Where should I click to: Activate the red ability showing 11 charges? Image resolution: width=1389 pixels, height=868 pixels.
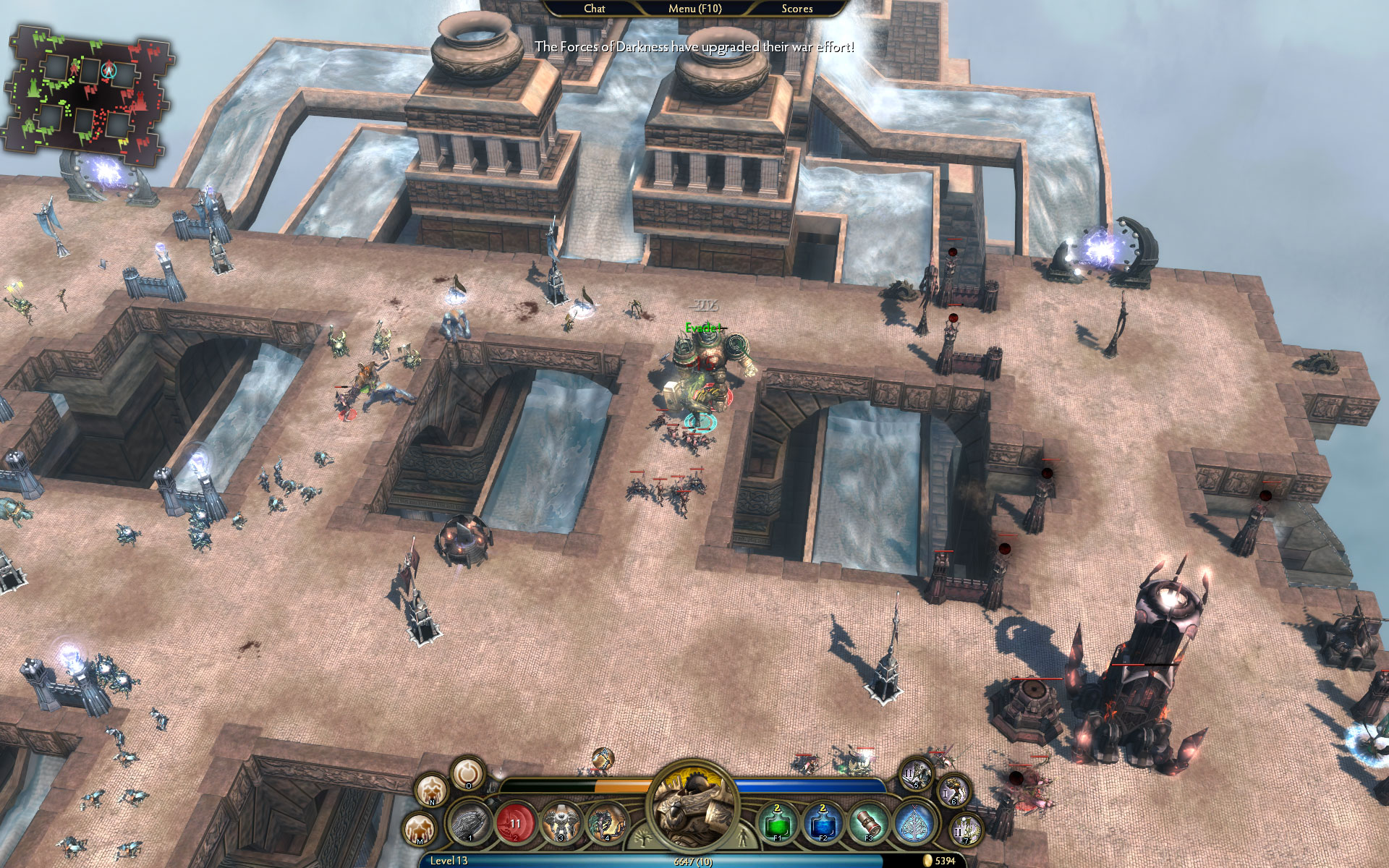point(515,823)
